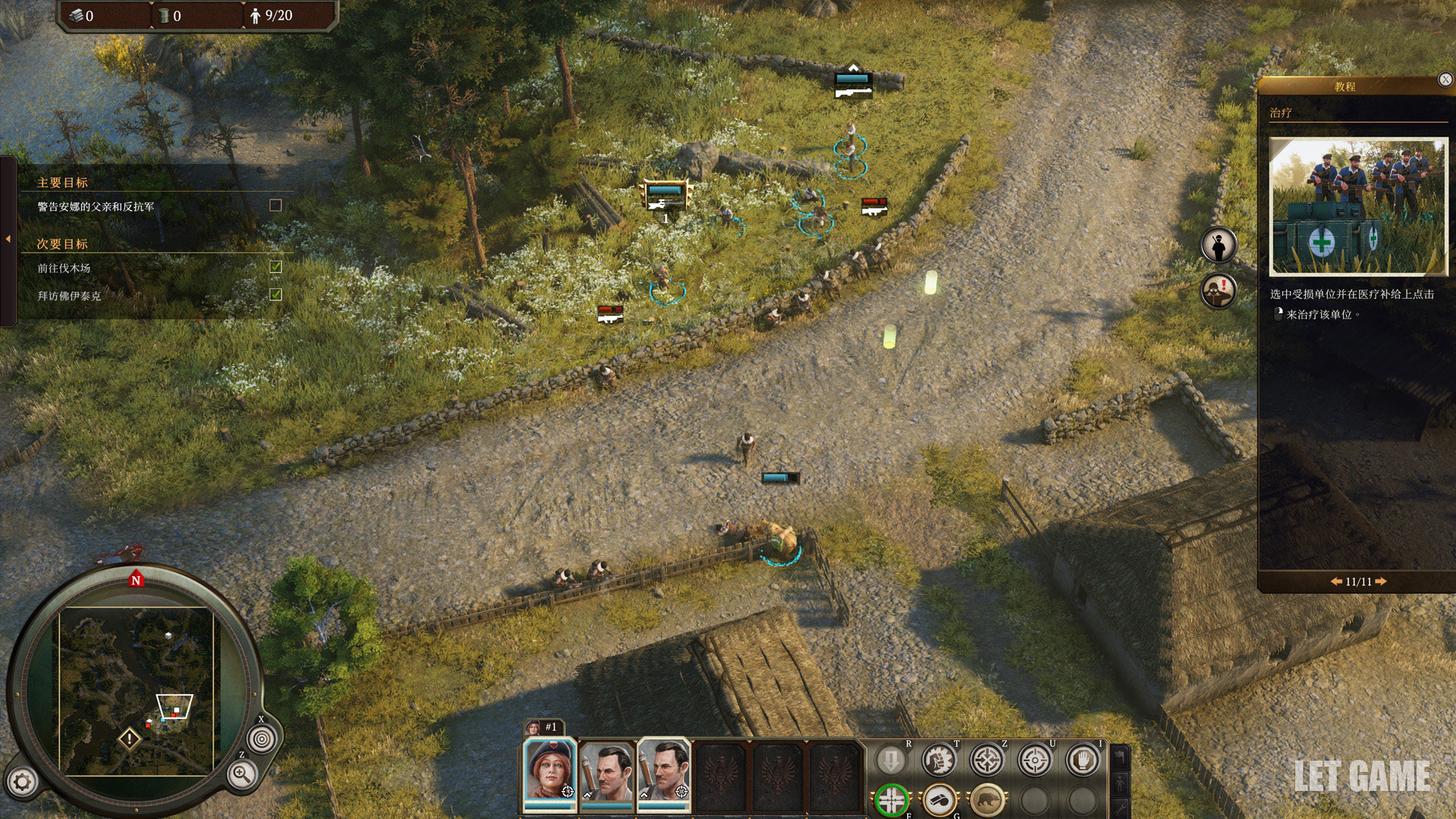Open the tutorial healing illustration thumbnail
The image size is (1456, 819).
1358,206
